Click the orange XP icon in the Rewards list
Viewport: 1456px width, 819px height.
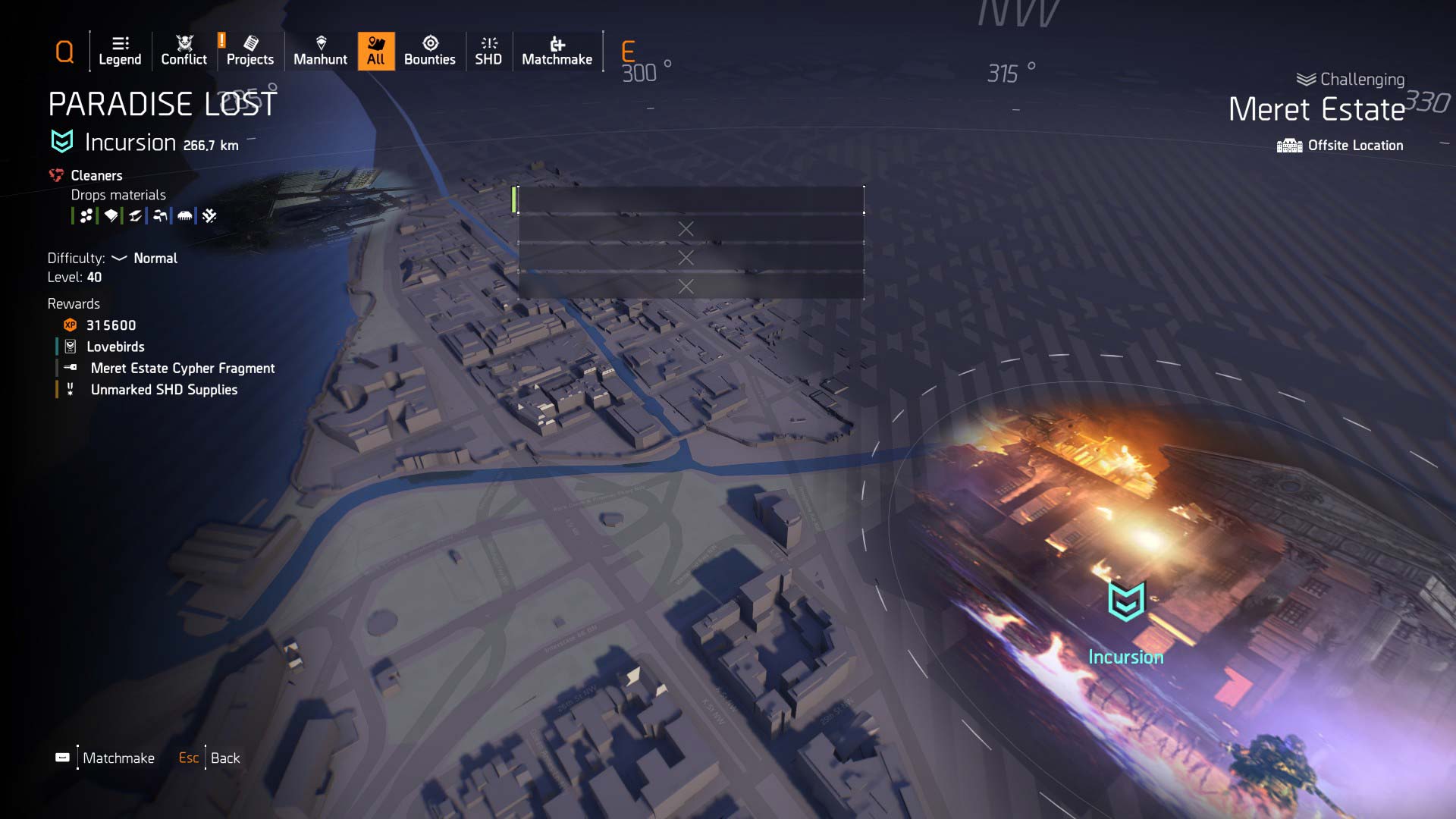[68, 325]
